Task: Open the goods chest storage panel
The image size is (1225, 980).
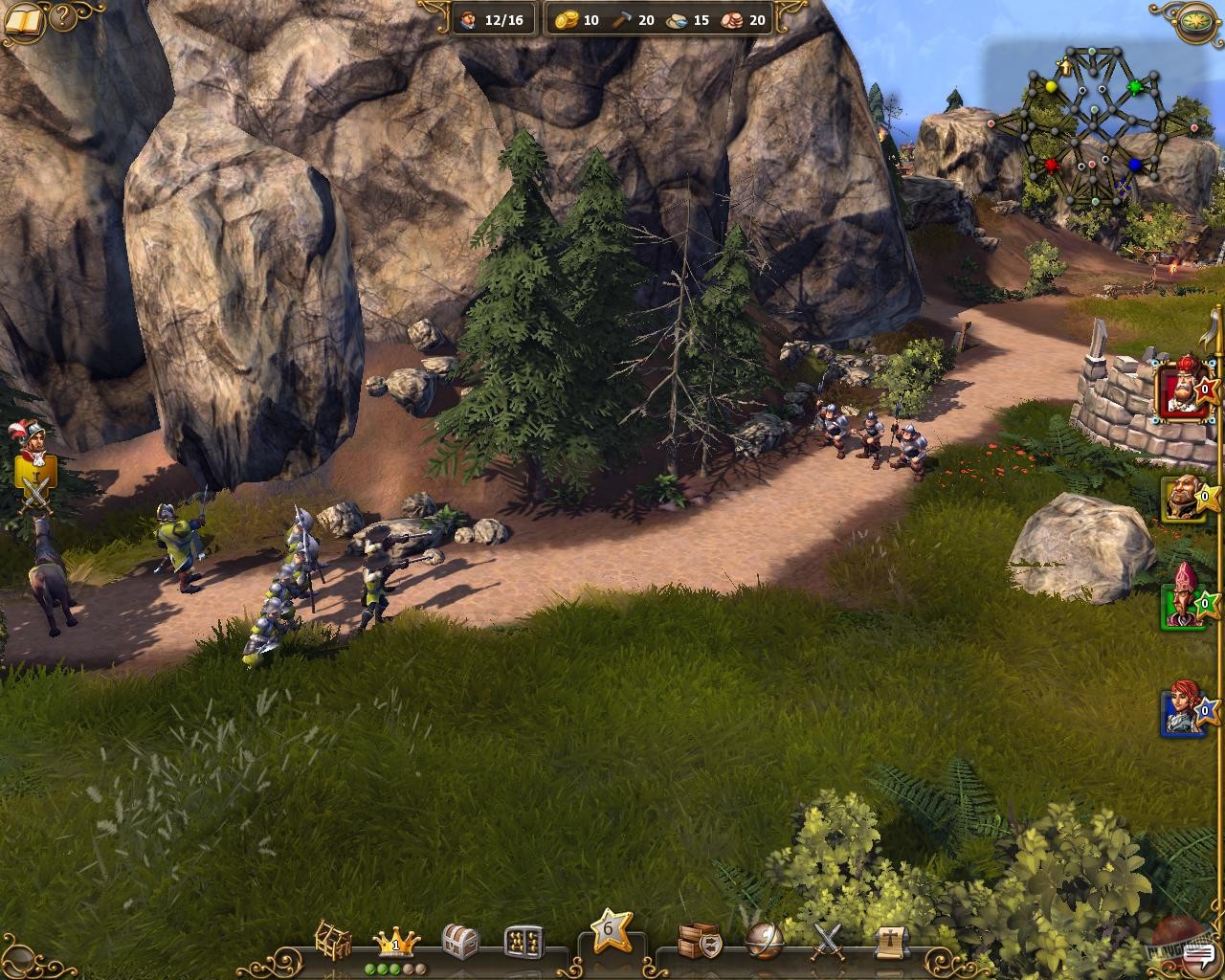Action: point(457,941)
